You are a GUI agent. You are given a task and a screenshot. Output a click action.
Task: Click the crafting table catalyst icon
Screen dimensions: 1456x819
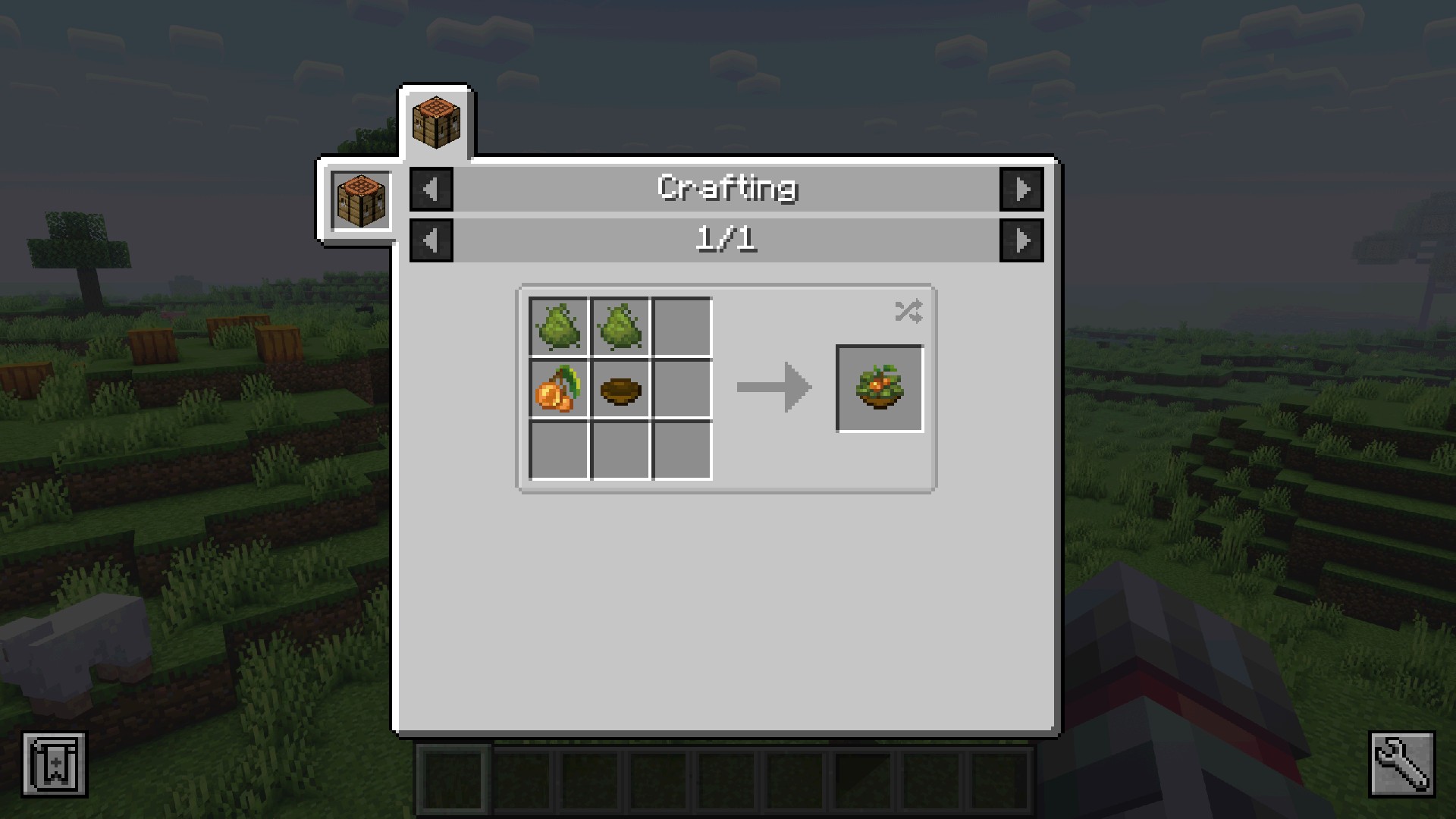coord(361,201)
